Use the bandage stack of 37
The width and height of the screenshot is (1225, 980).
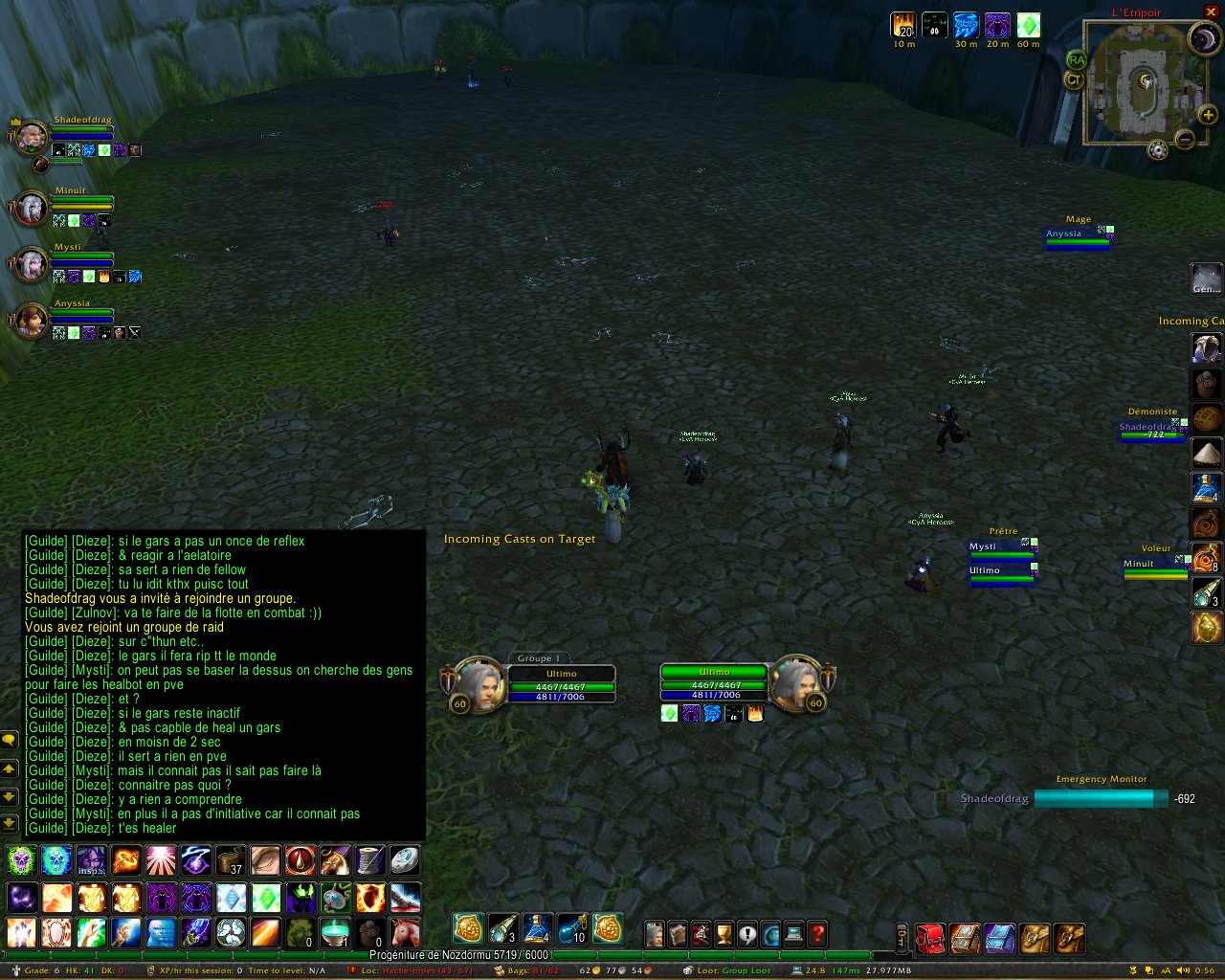point(231,861)
